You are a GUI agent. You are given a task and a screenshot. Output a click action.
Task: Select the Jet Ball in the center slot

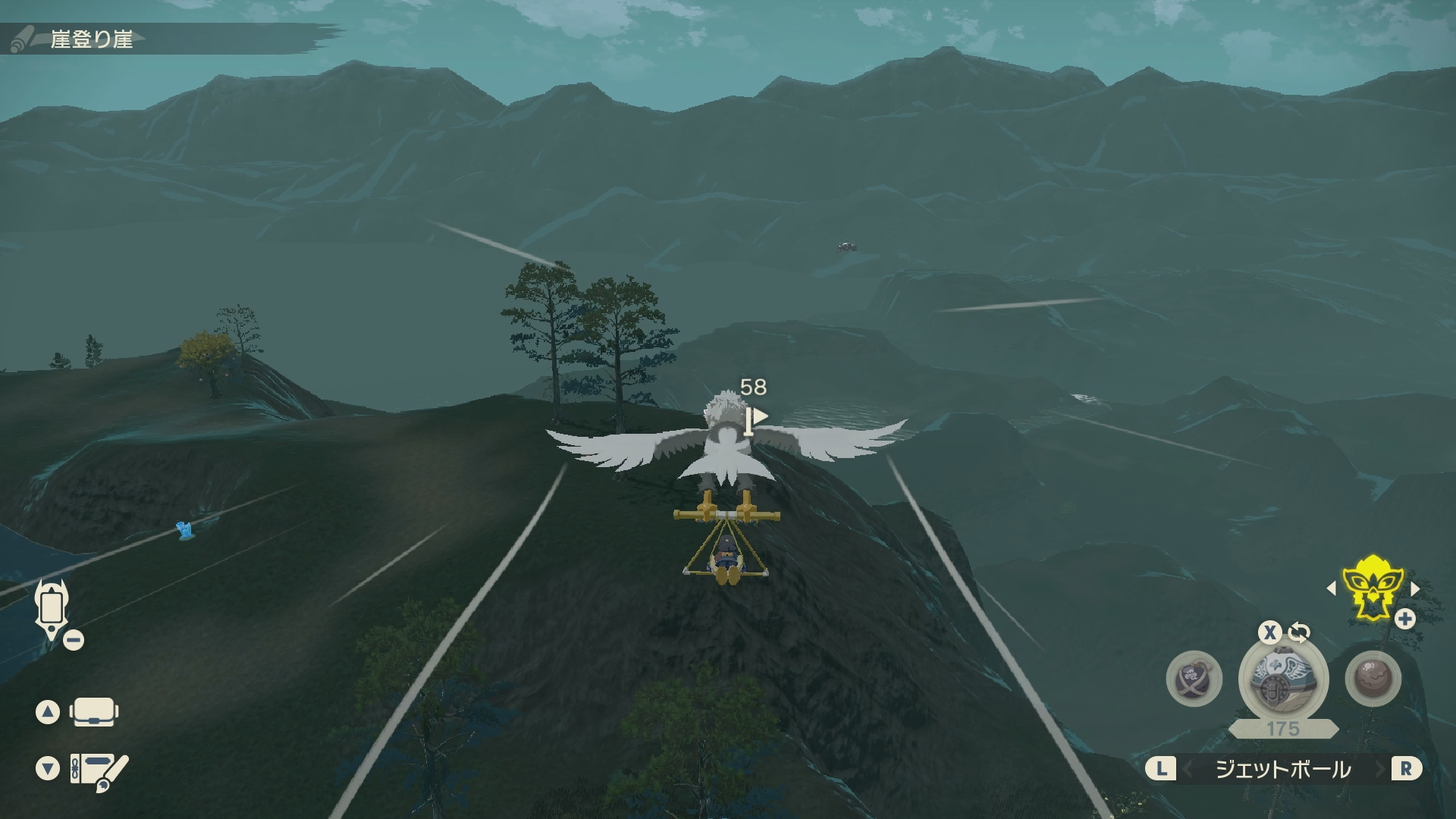pyautogui.click(x=1283, y=679)
